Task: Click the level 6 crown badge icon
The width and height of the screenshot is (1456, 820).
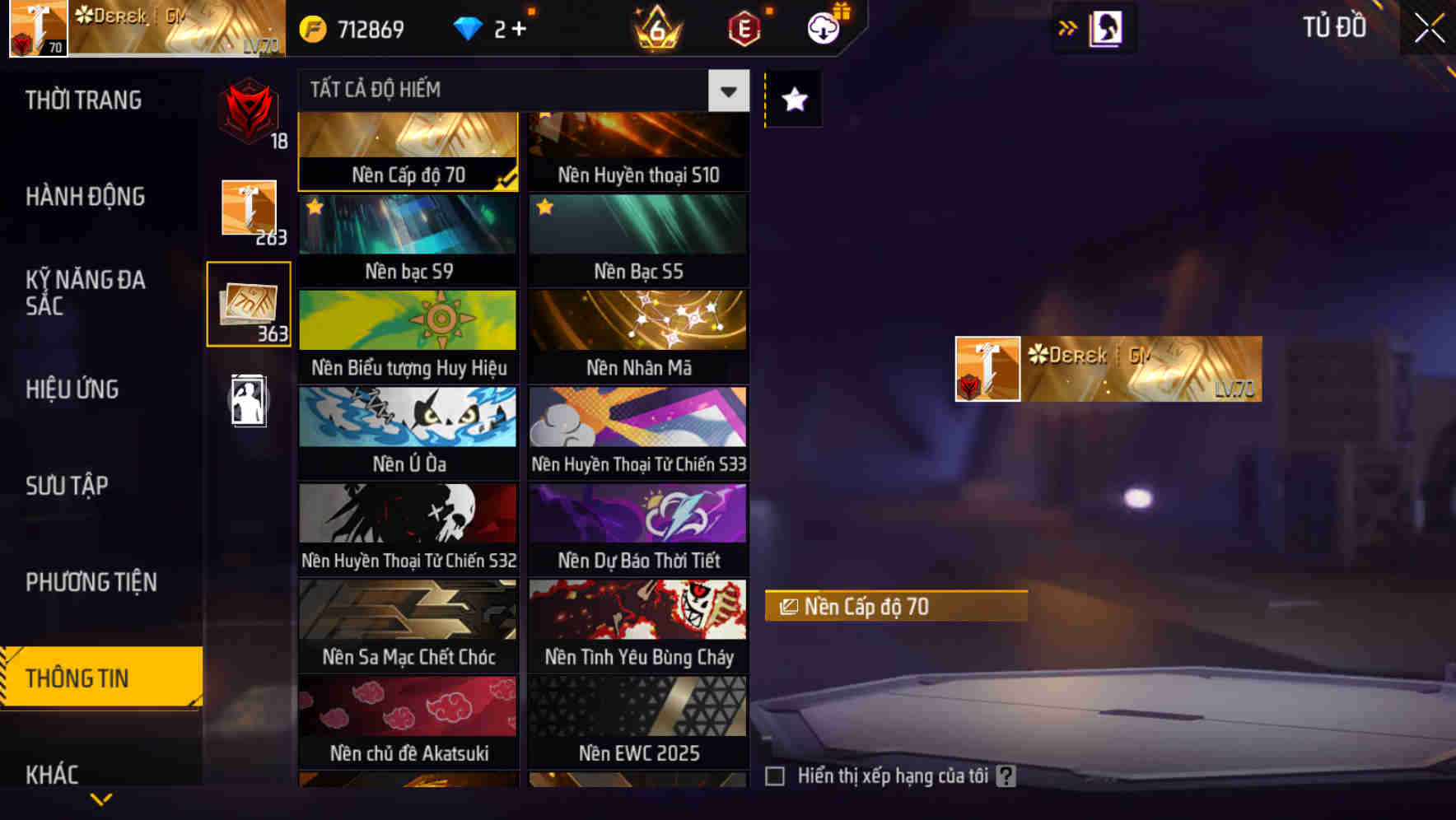Action: click(653, 27)
